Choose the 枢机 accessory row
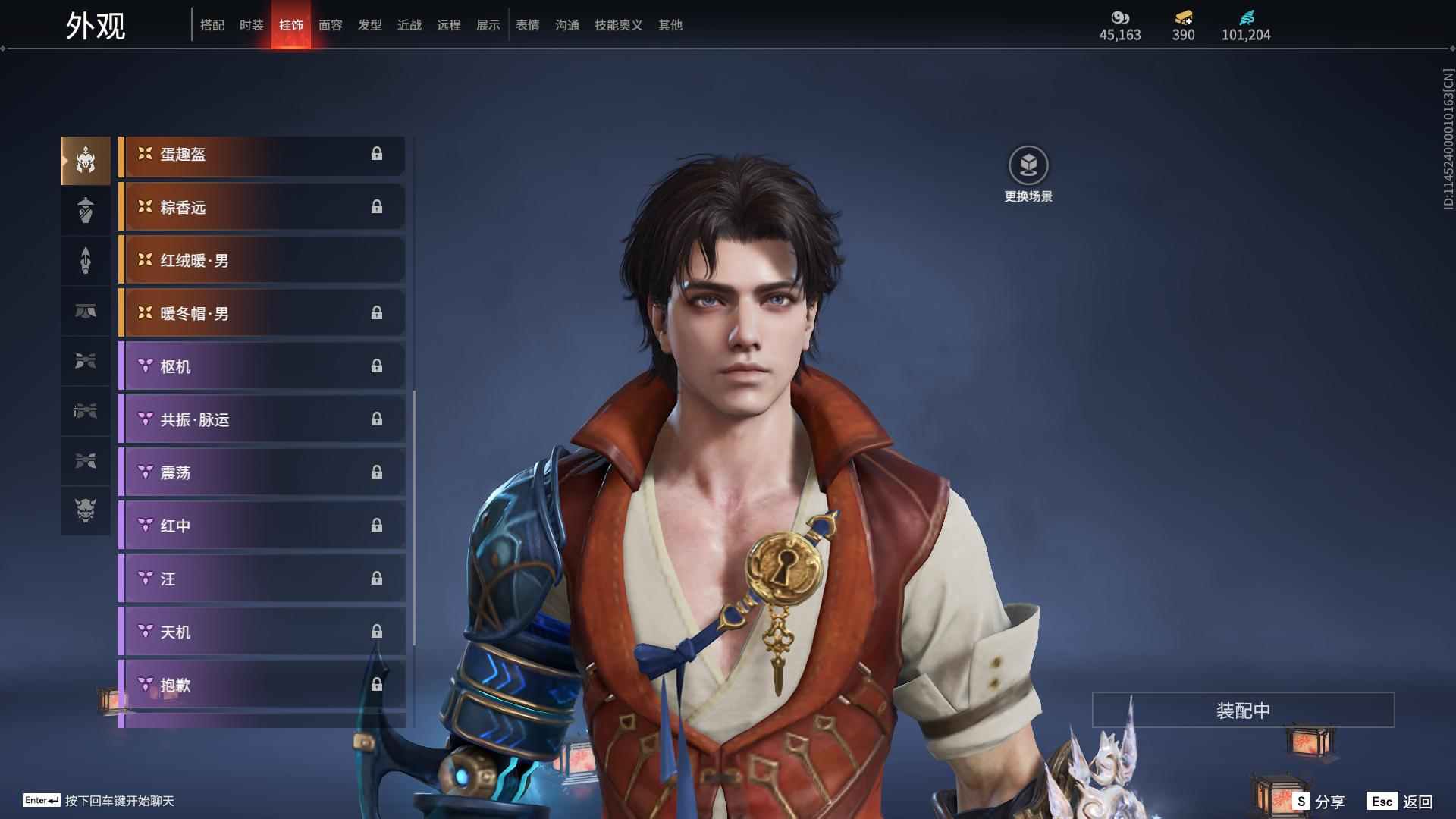 click(x=262, y=367)
